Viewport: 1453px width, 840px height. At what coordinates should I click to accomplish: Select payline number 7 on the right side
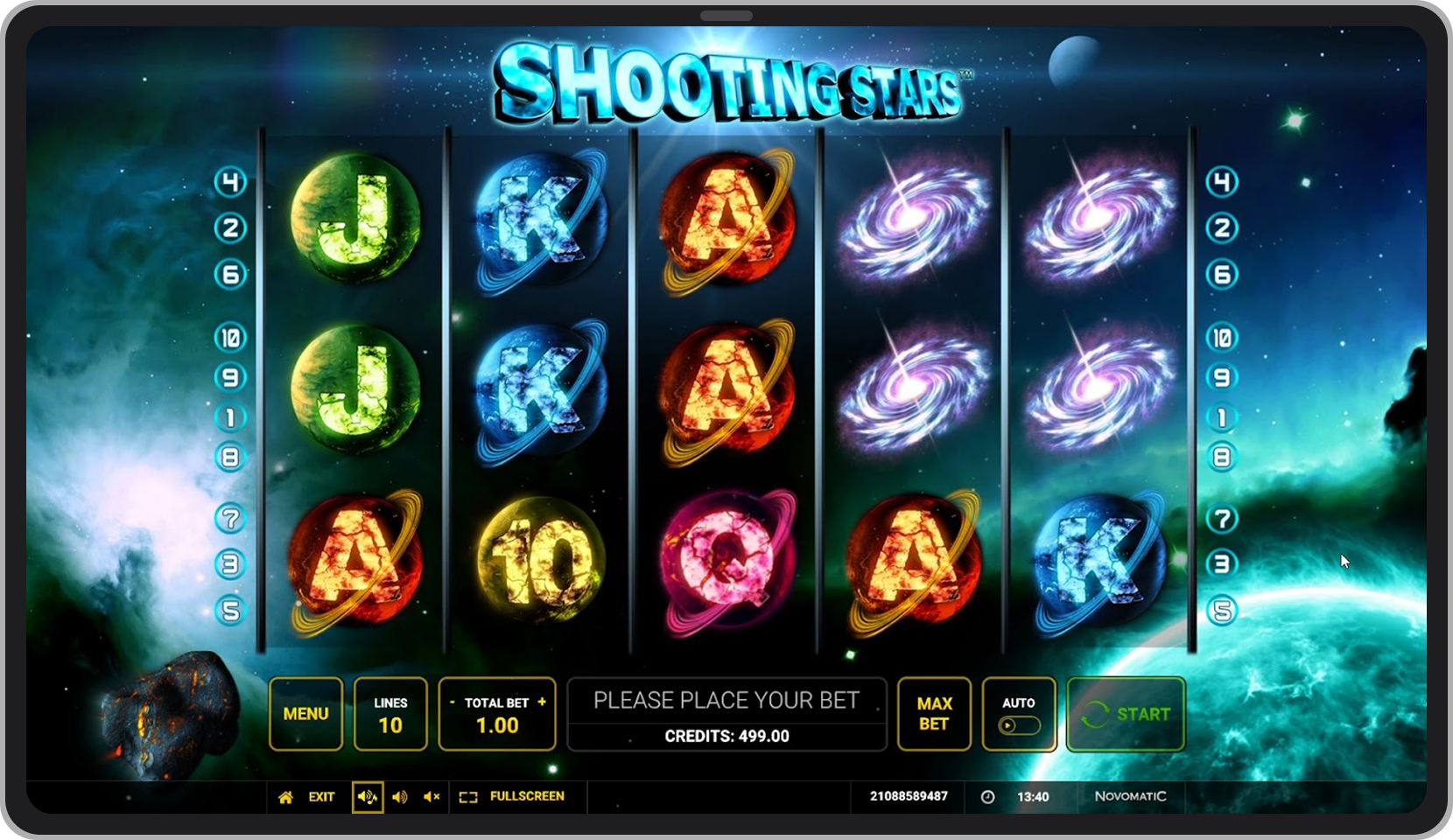[1223, 518]
